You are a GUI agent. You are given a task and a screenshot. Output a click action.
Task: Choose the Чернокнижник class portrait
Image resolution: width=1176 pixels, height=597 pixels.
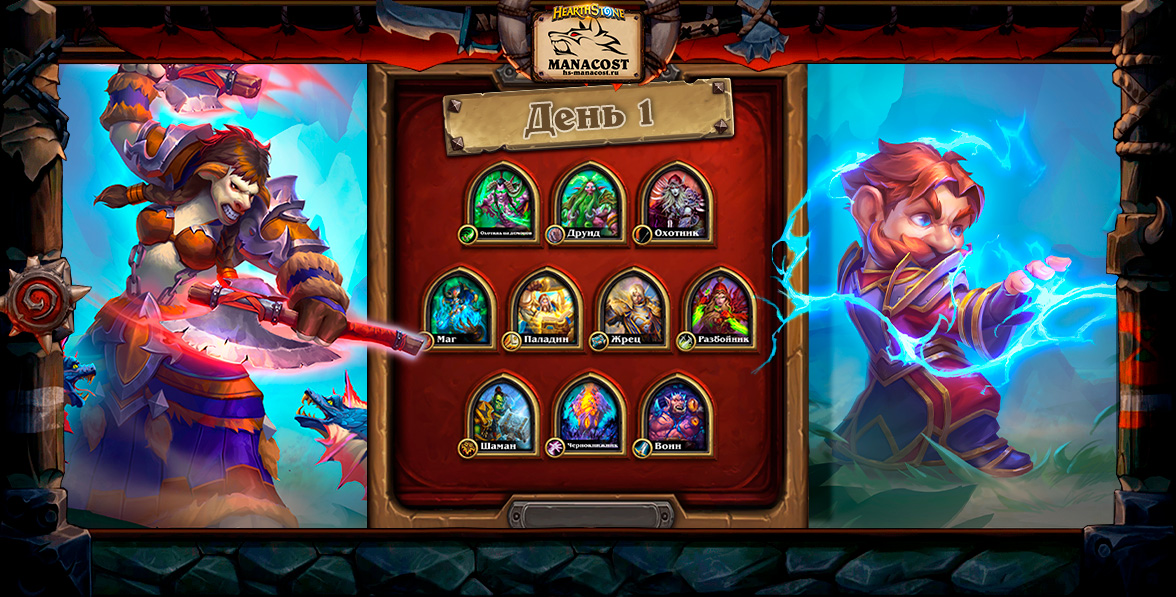tap(590, 412)
